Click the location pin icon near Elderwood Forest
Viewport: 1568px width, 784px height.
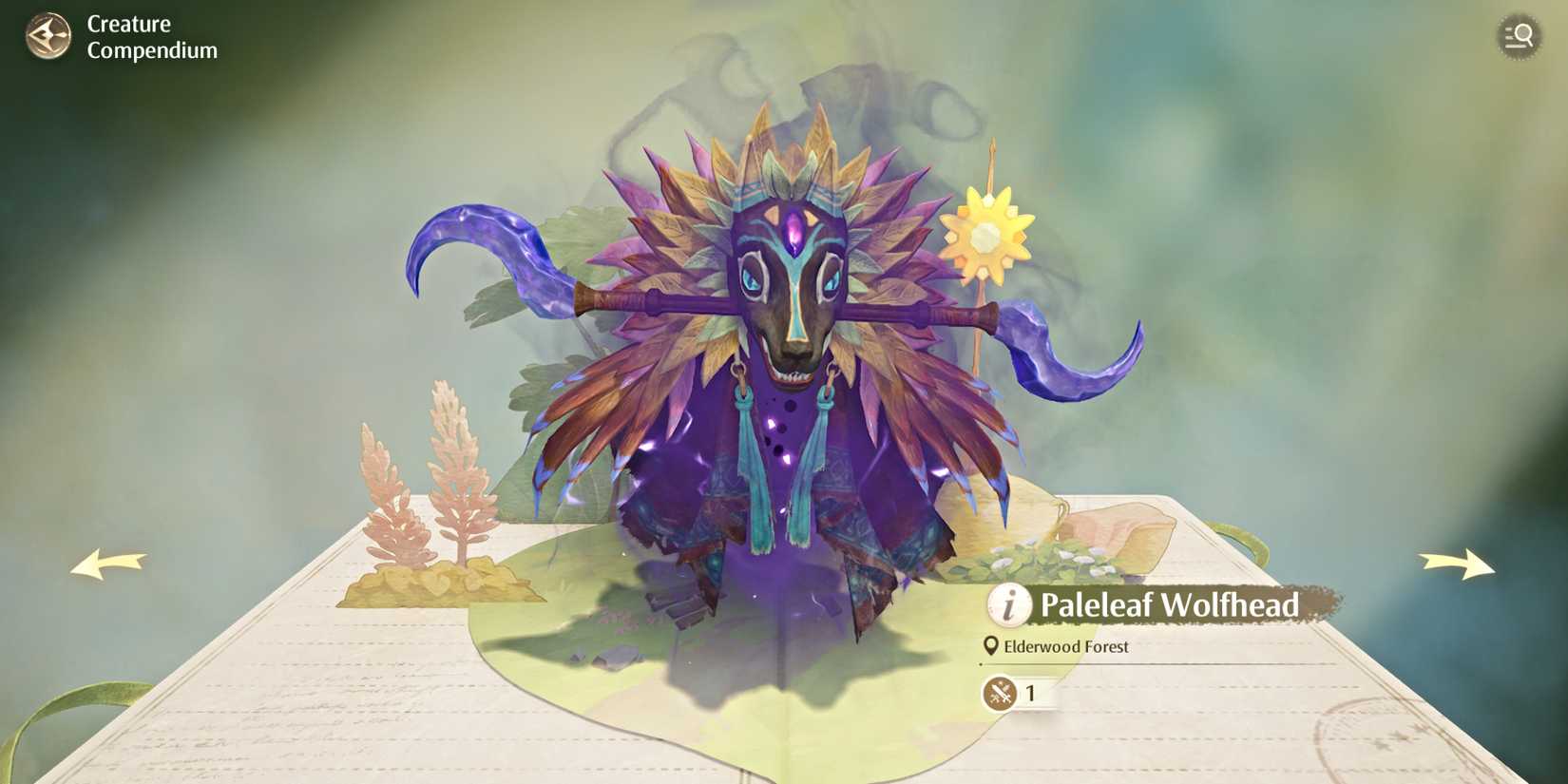[989, 646]
